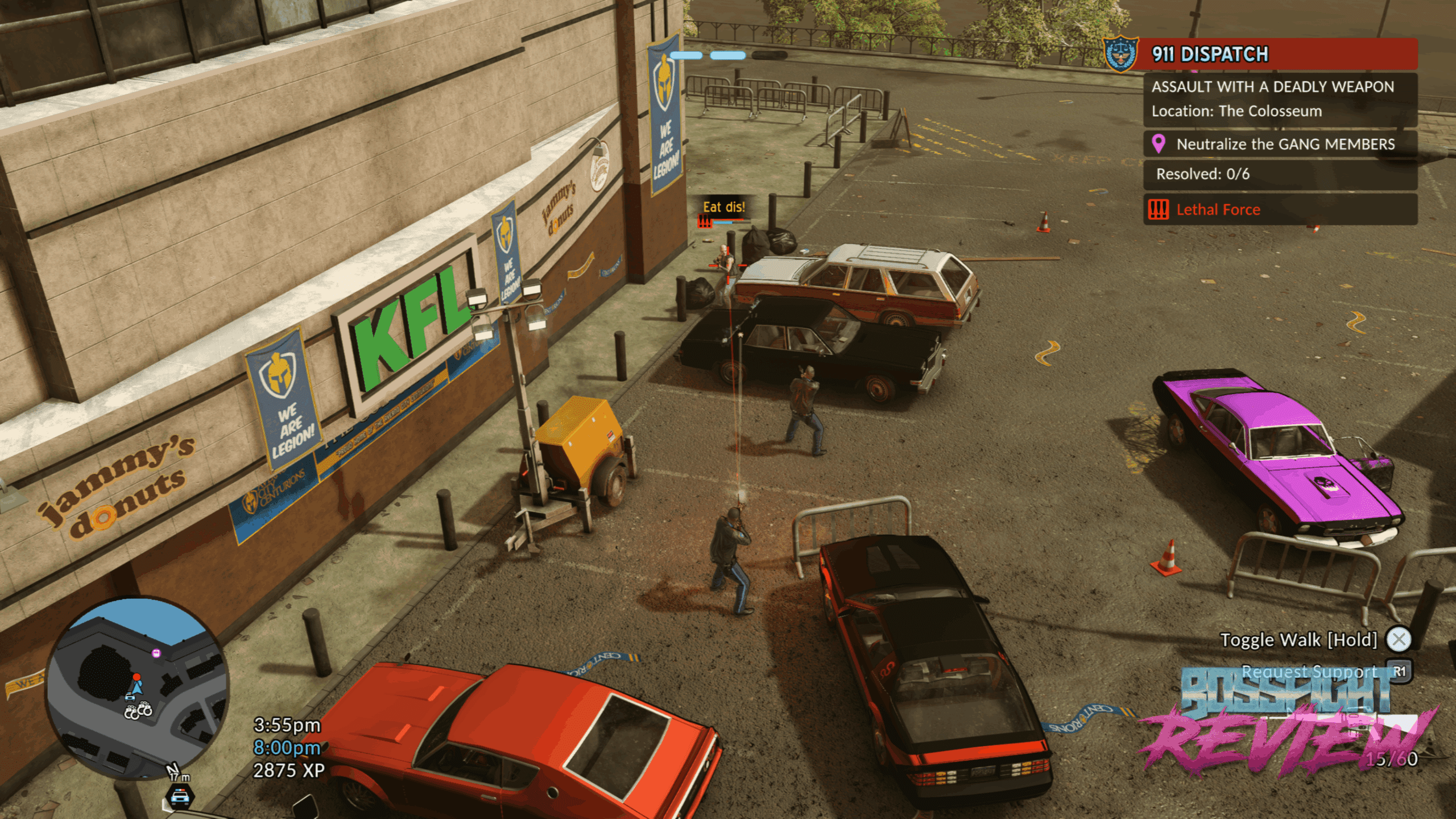Click the magenta marker on the minimap
Image resolution: width=1456 pixels, height=819 pixels.
tap(156, 653)
